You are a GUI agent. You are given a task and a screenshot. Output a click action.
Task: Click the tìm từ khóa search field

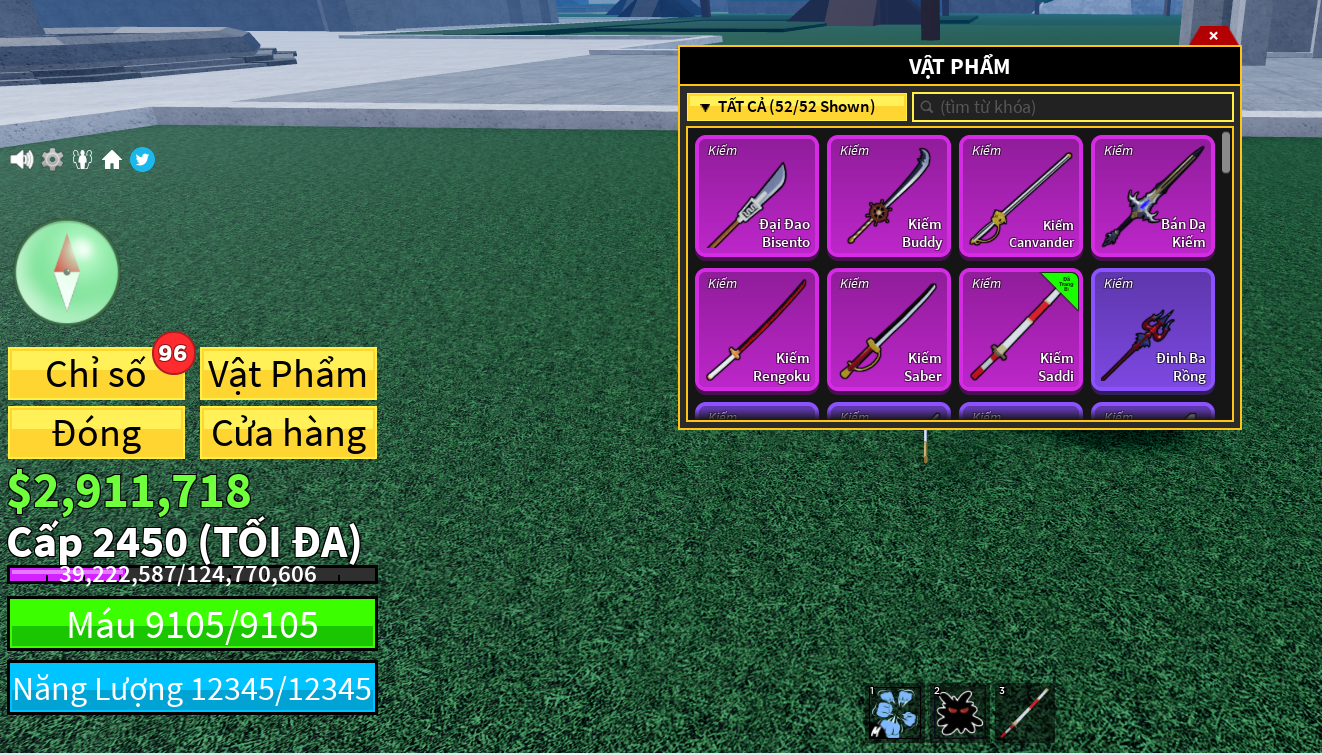coord(1072,106)
